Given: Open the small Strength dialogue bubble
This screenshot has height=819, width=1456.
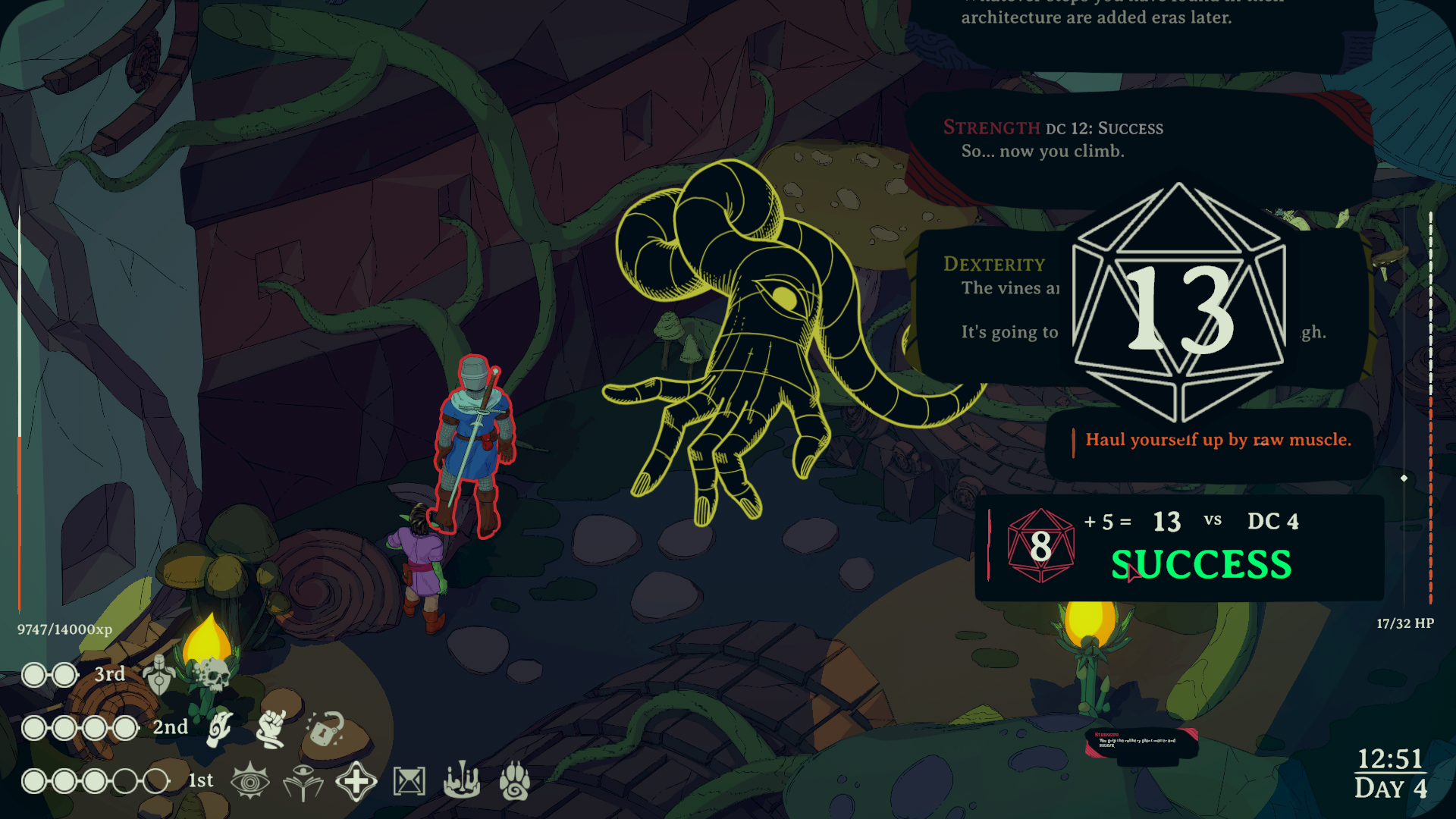Looking at the screenshot, I should (x=1141, y=742).
